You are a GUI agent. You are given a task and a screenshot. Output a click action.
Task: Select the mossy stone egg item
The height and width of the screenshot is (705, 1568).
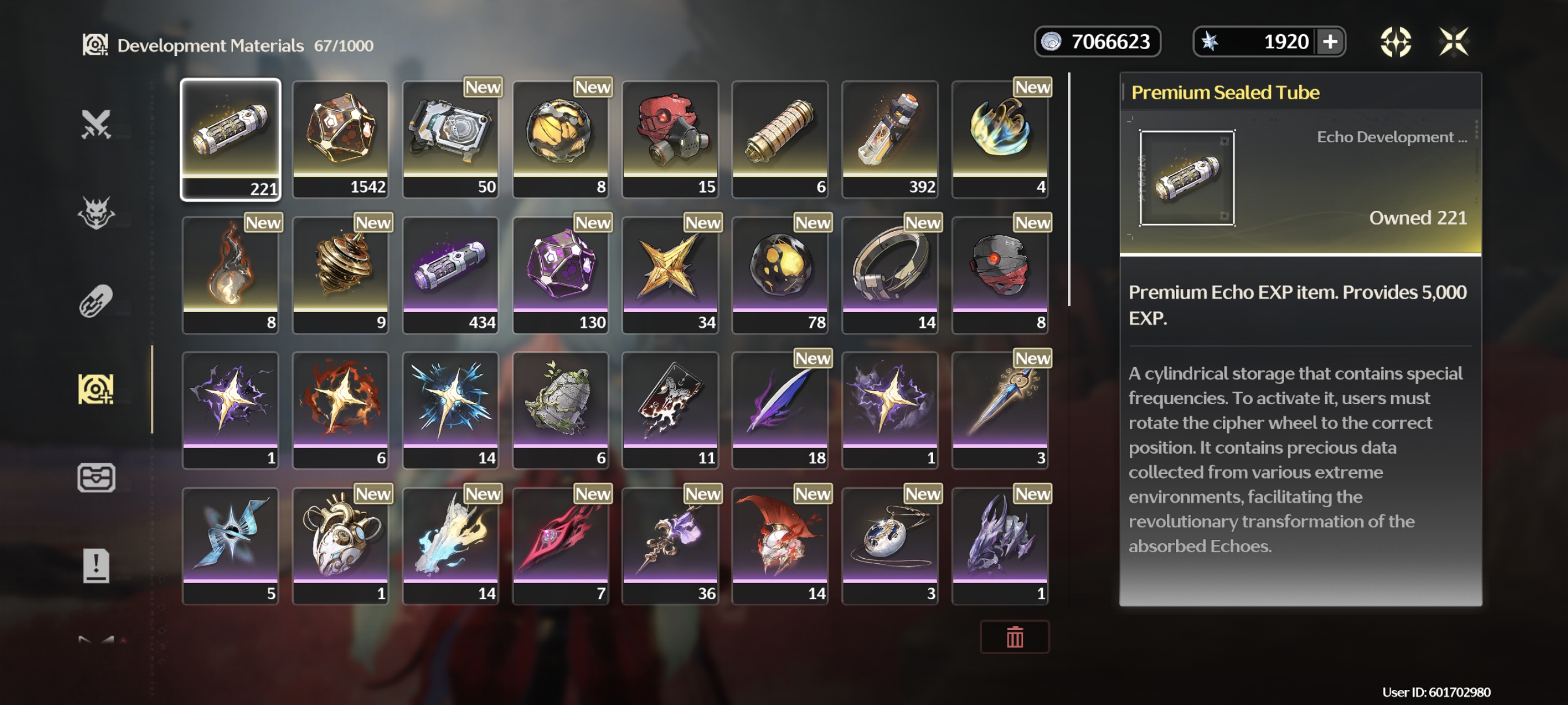coord(560,410)
